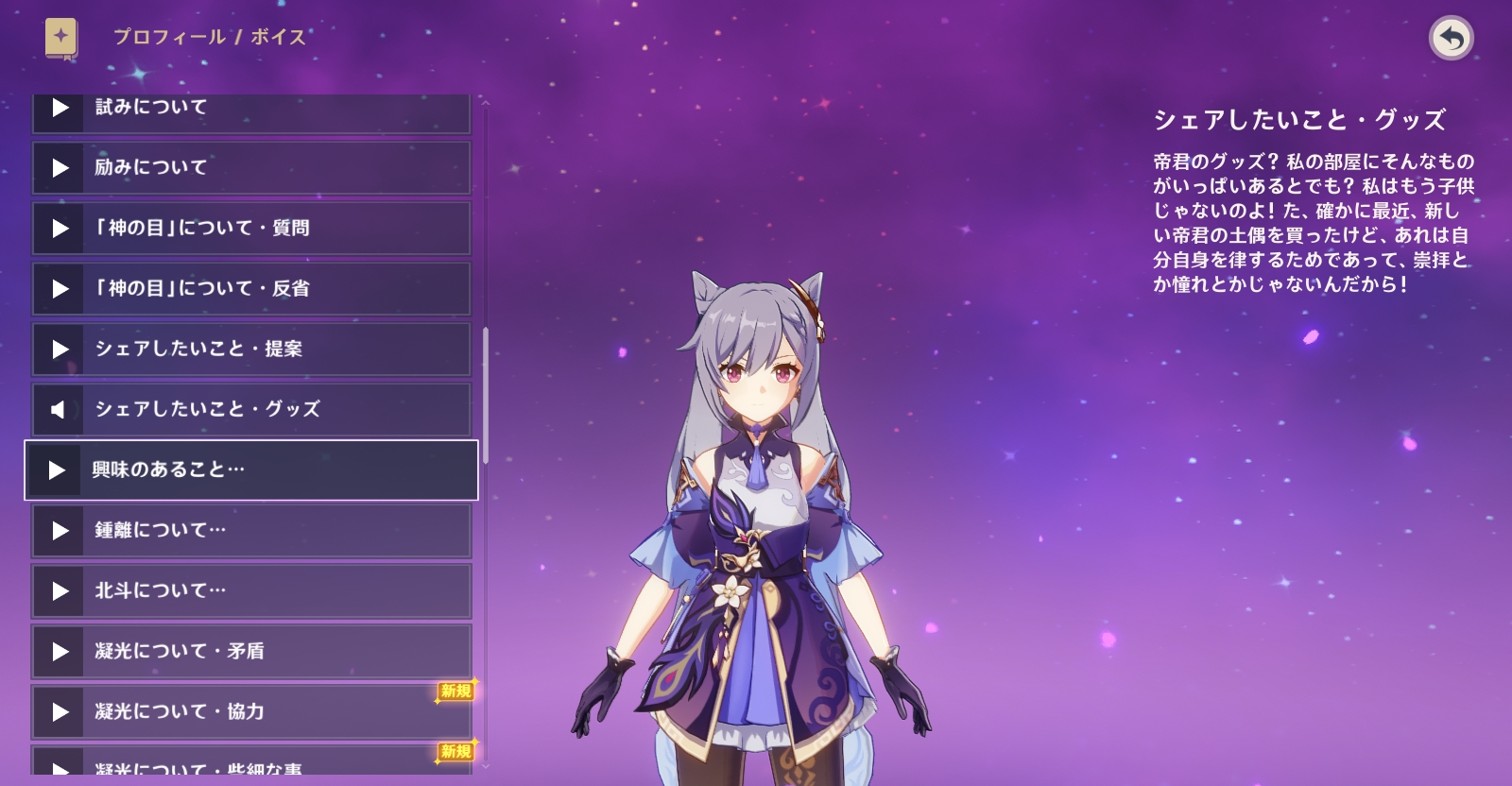
Task: Choose the 凝光について・矛盾 voice line
Action: (250, 652)
